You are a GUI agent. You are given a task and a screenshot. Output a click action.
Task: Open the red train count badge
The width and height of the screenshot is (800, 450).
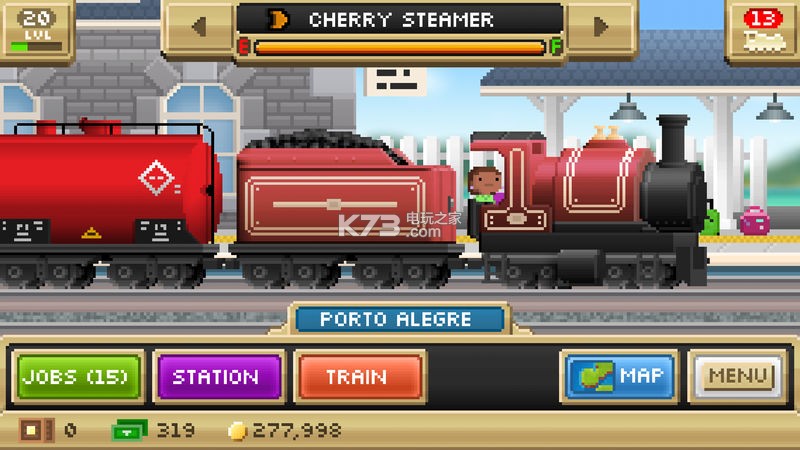tap(764, 30)
